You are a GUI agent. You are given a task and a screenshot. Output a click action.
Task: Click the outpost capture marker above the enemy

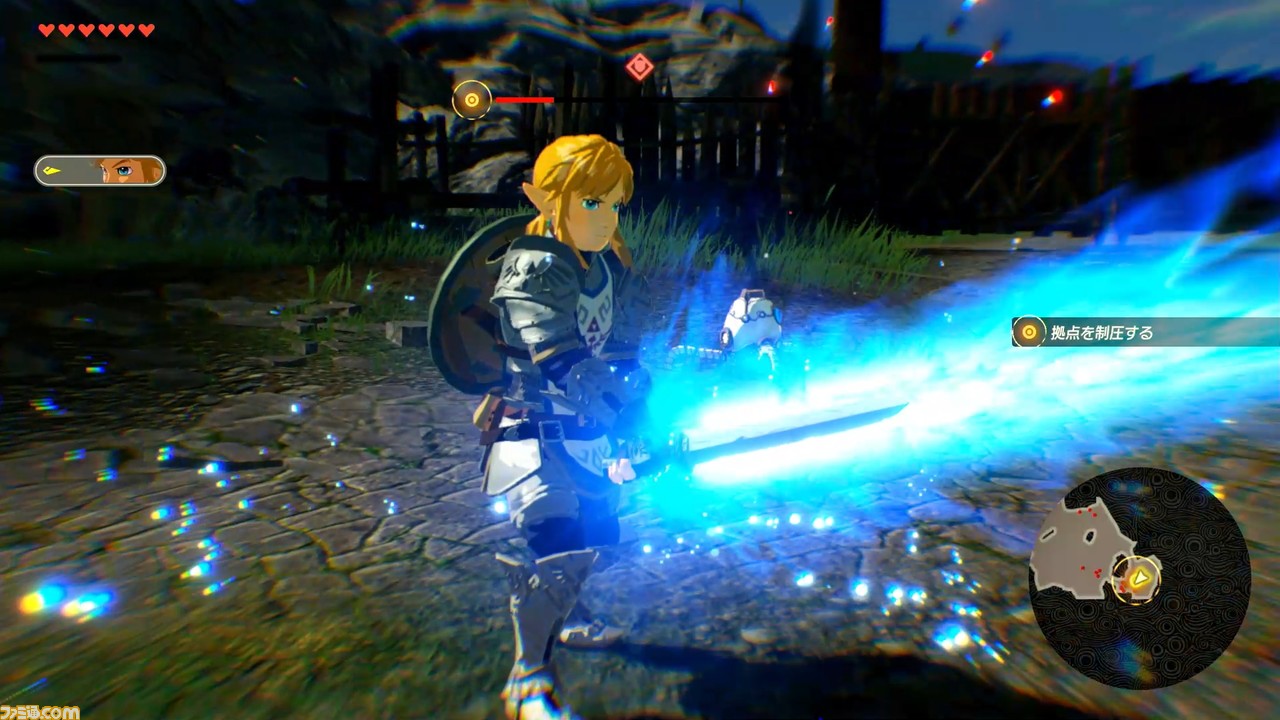pos(470,100)
